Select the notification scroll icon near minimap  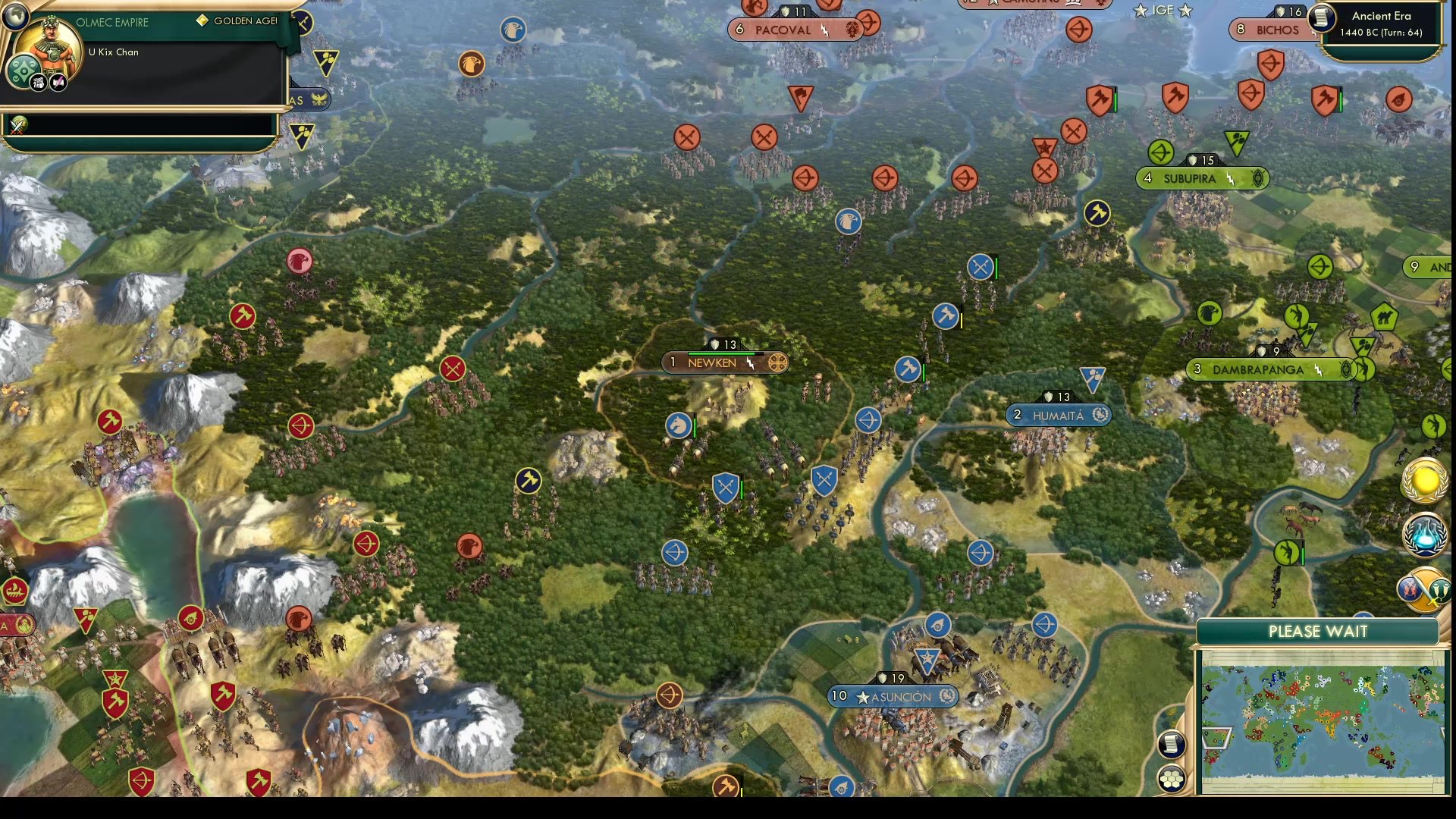(1172, 745)
